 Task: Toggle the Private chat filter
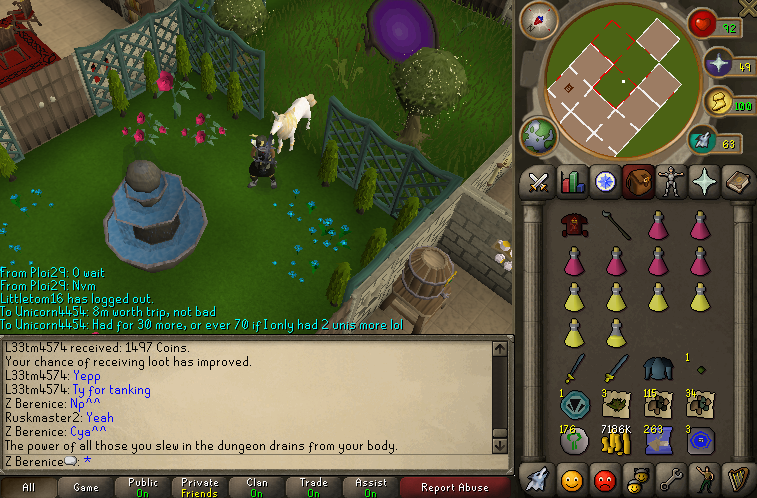199,487
